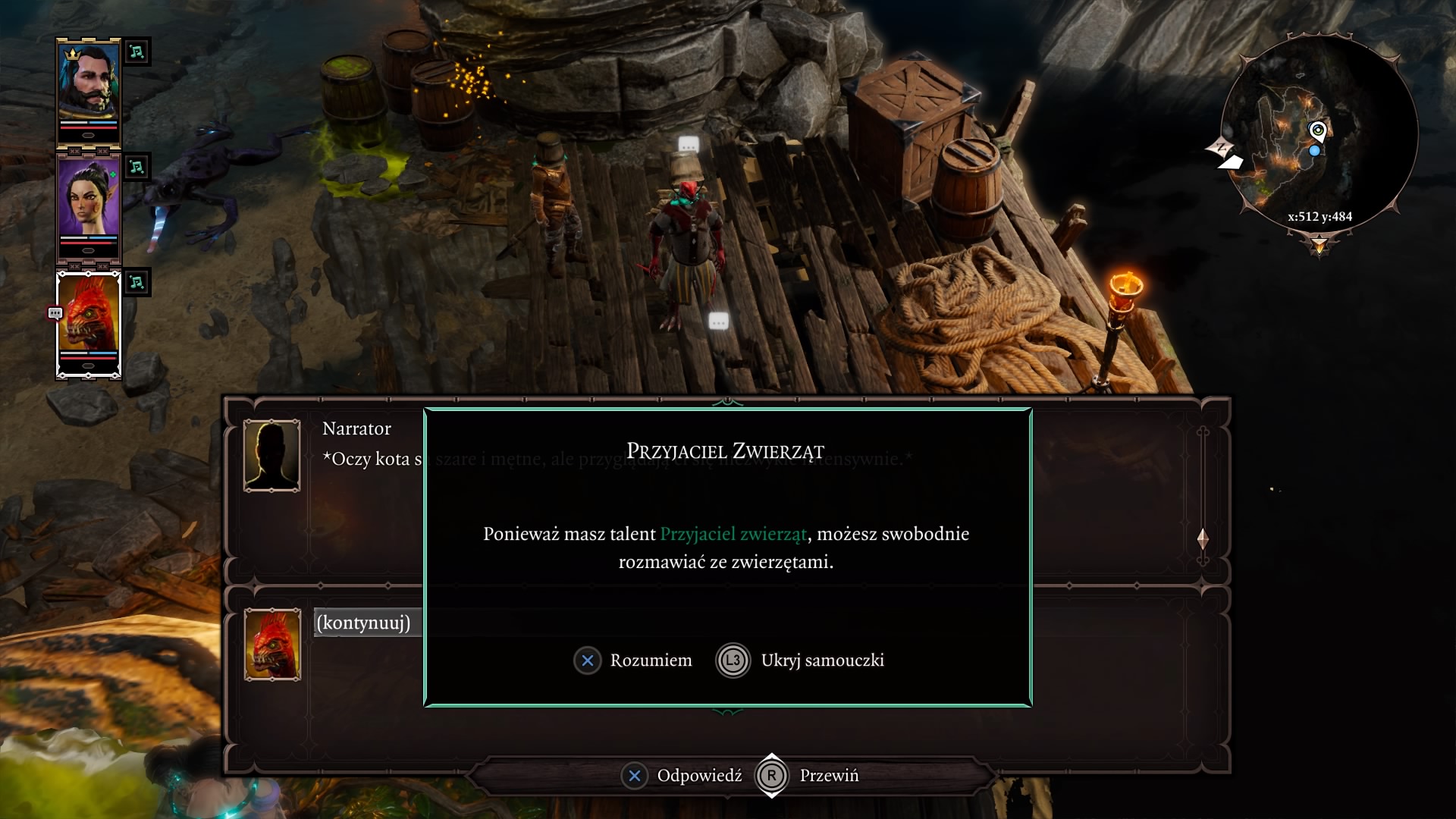Click the dialogue box scrollbar handle

(1203, 539)
